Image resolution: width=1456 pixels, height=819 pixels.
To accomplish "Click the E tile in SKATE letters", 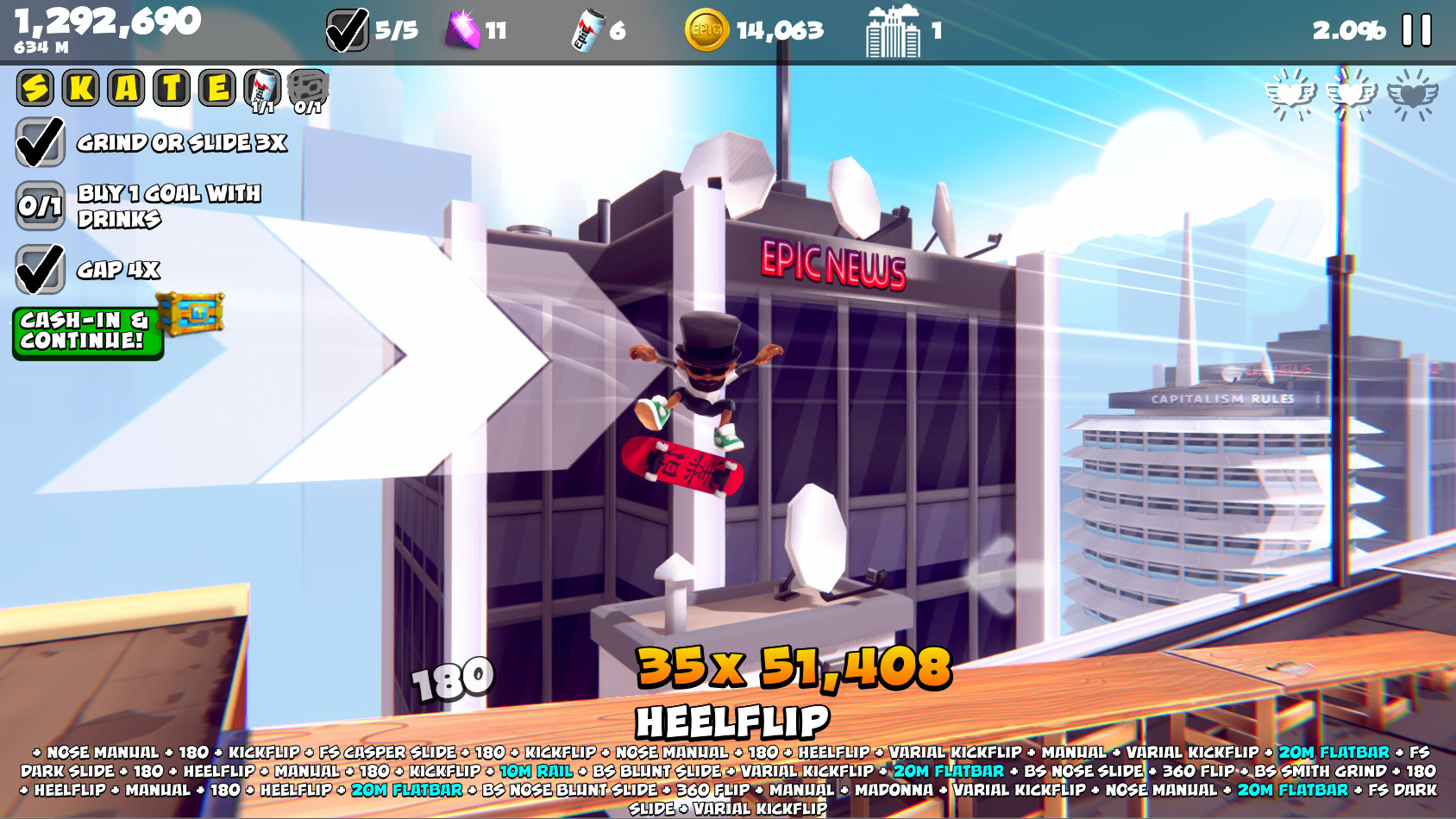I will 217,86.
